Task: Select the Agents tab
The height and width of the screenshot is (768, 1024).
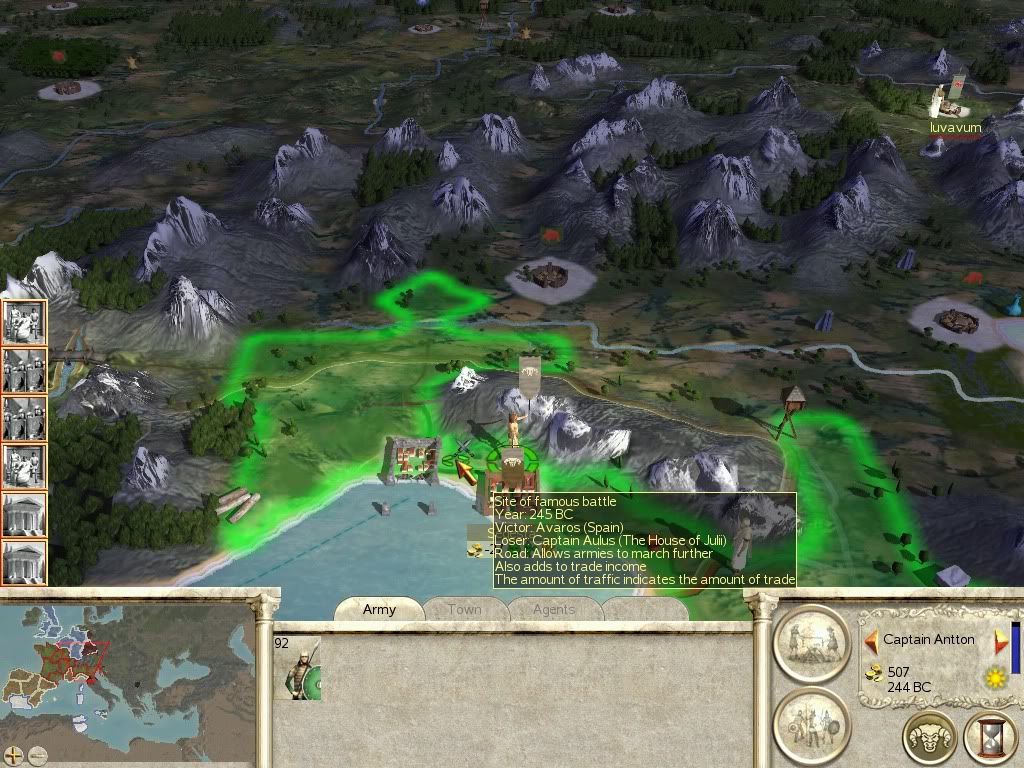Action: click(x=553, y=609)
